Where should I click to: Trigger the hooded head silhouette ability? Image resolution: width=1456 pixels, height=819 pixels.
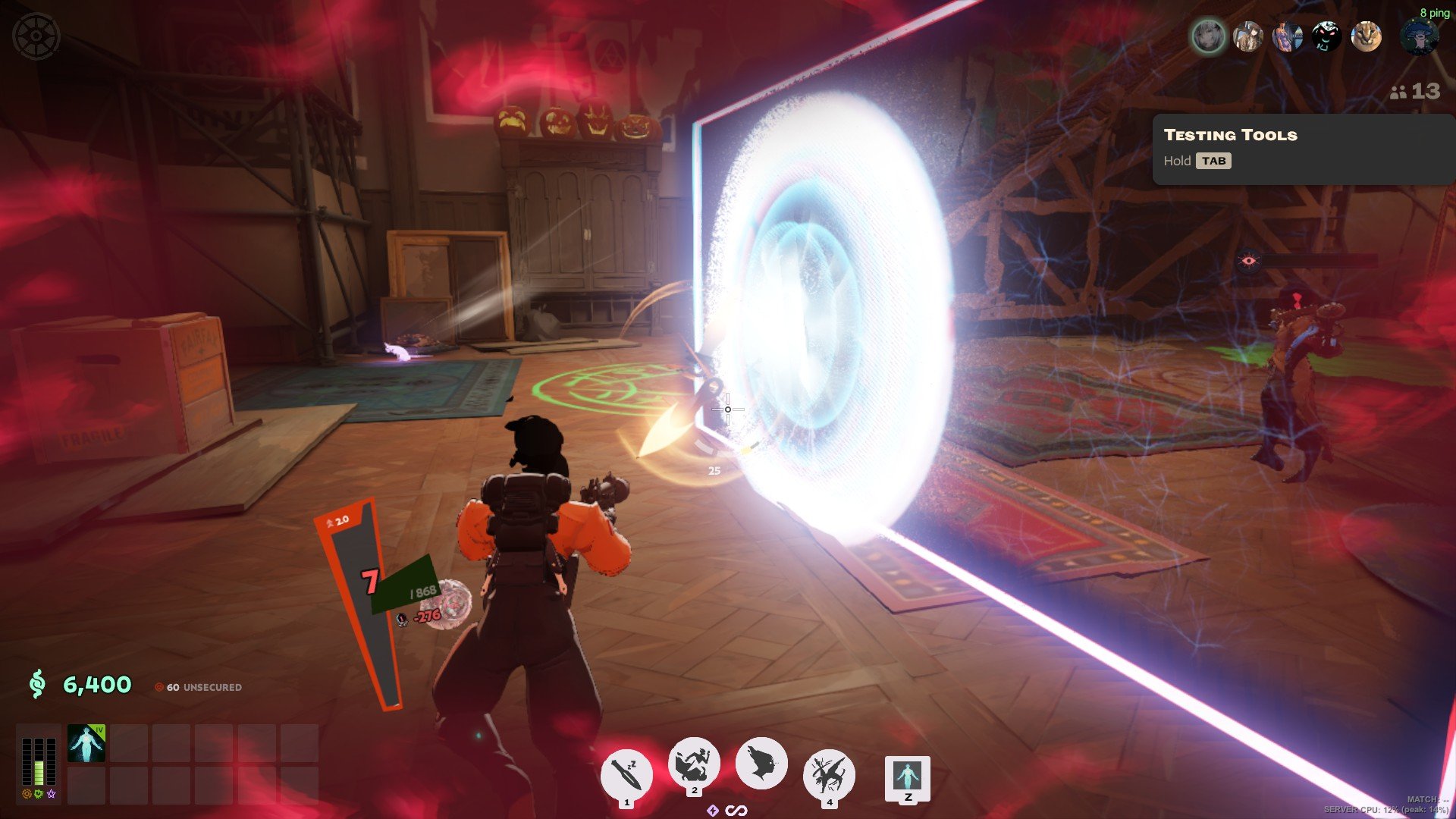[761, 763]
